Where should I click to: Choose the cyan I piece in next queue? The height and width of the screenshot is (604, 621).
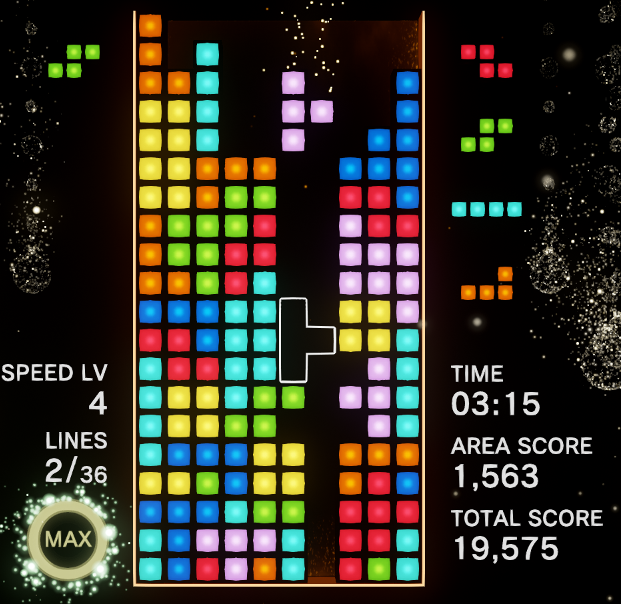tap(487, 209)
